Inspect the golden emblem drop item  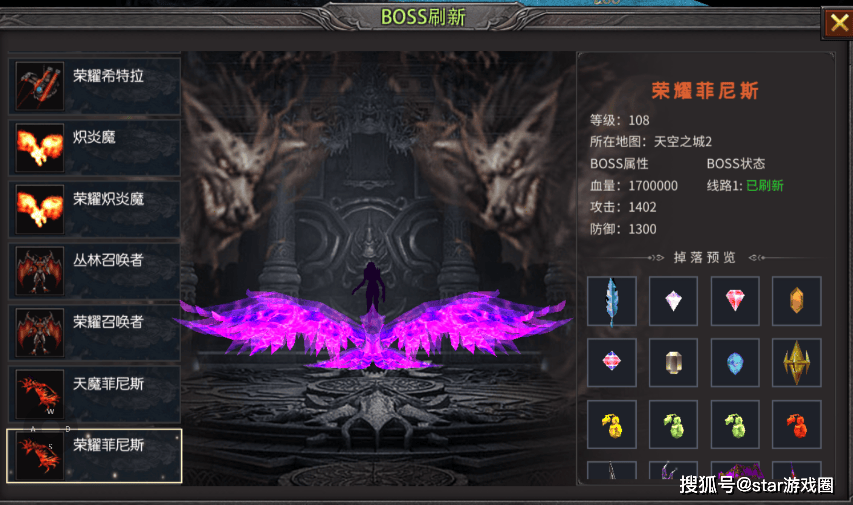coord(796,363)
